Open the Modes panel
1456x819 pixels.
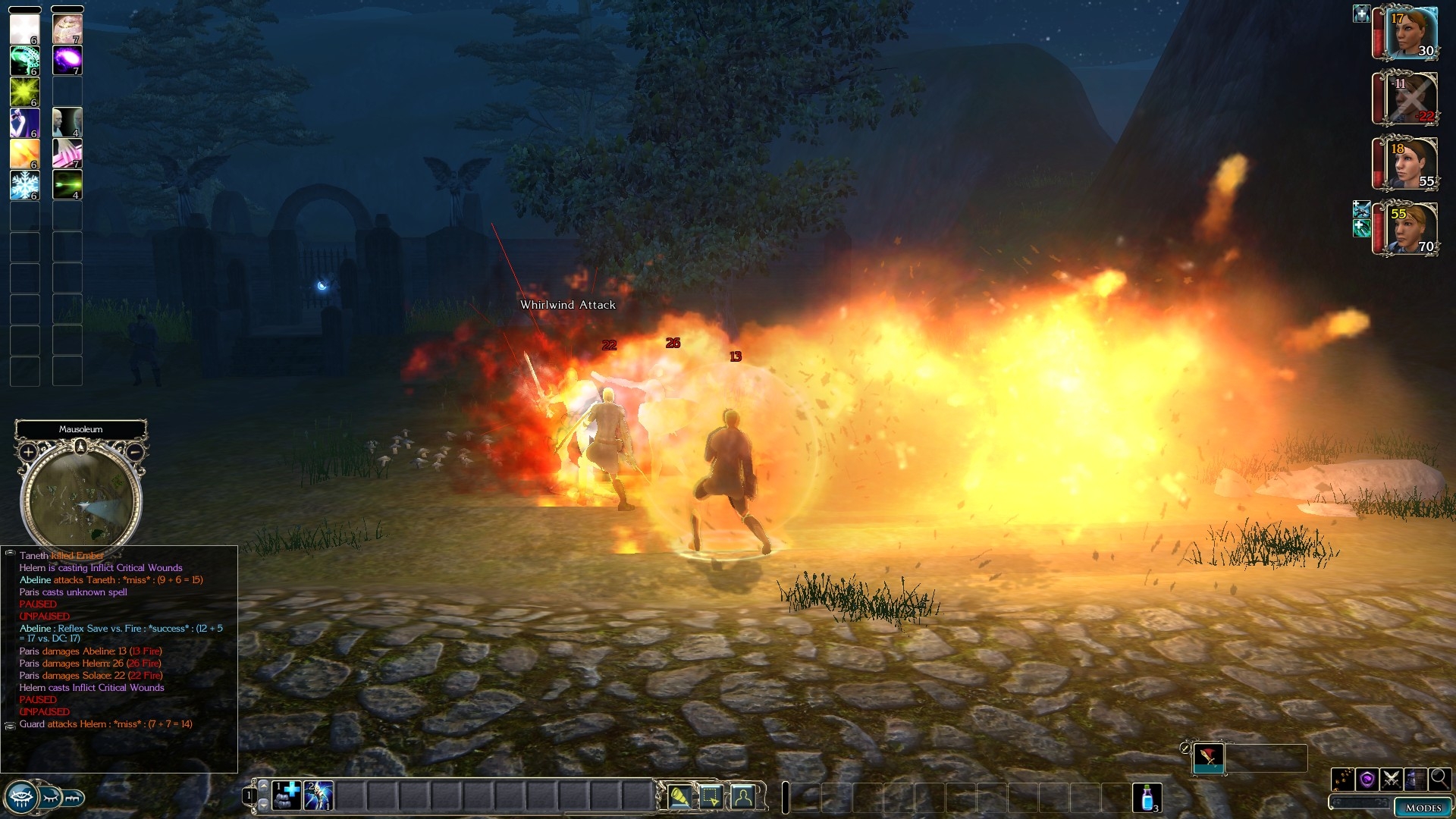coord(1423,808)
